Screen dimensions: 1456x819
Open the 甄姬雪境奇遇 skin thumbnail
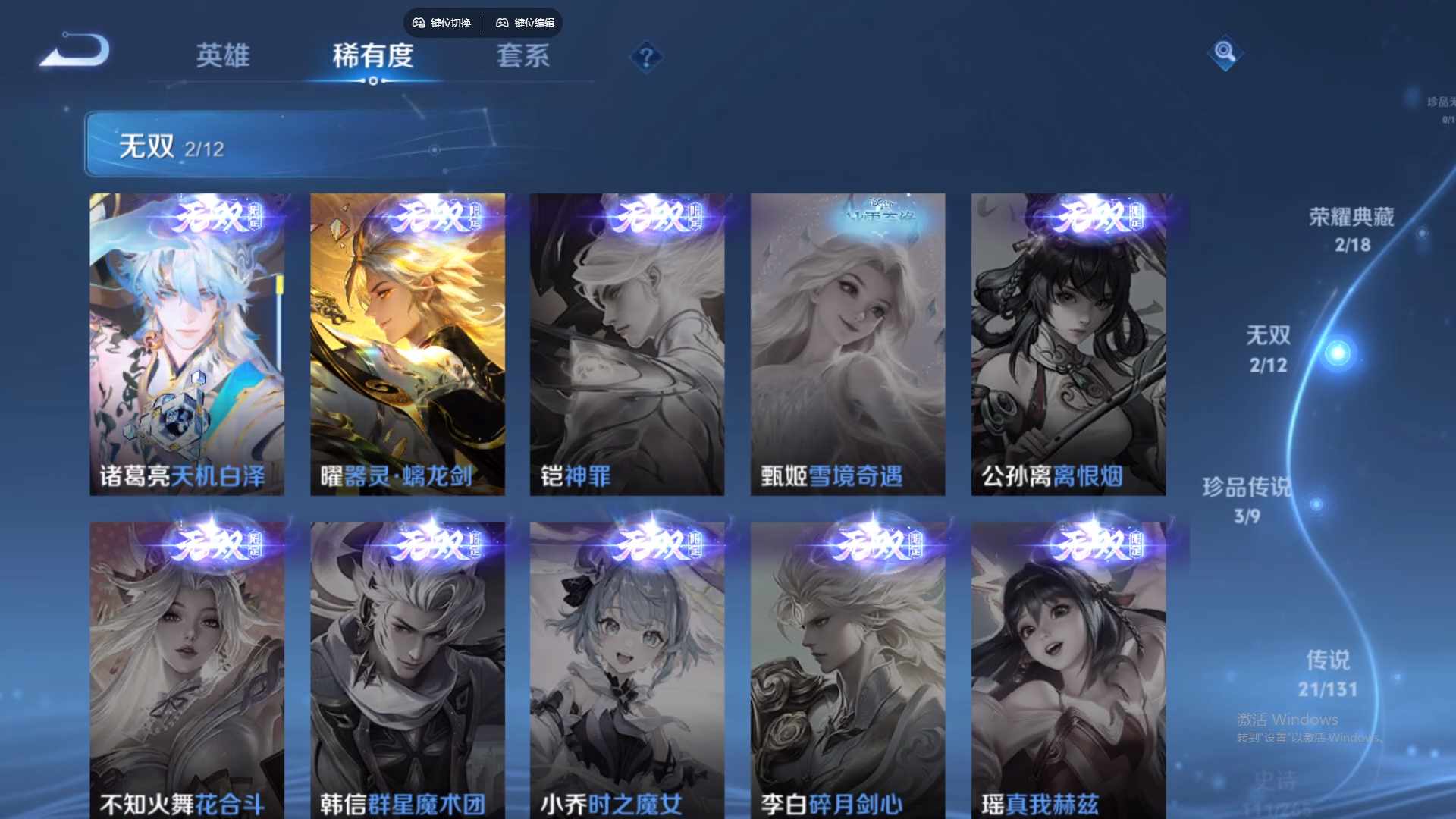tap(846, 341)
